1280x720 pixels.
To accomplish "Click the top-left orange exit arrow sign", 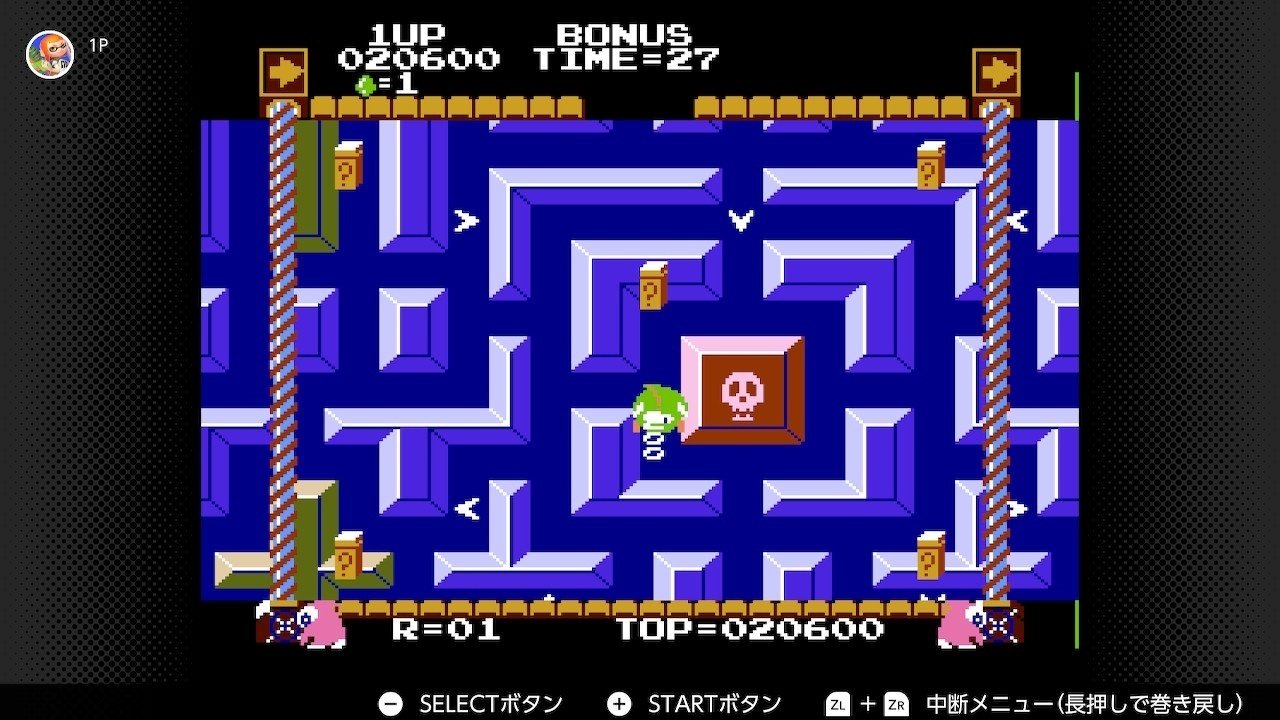I will (x=283, y=70).
